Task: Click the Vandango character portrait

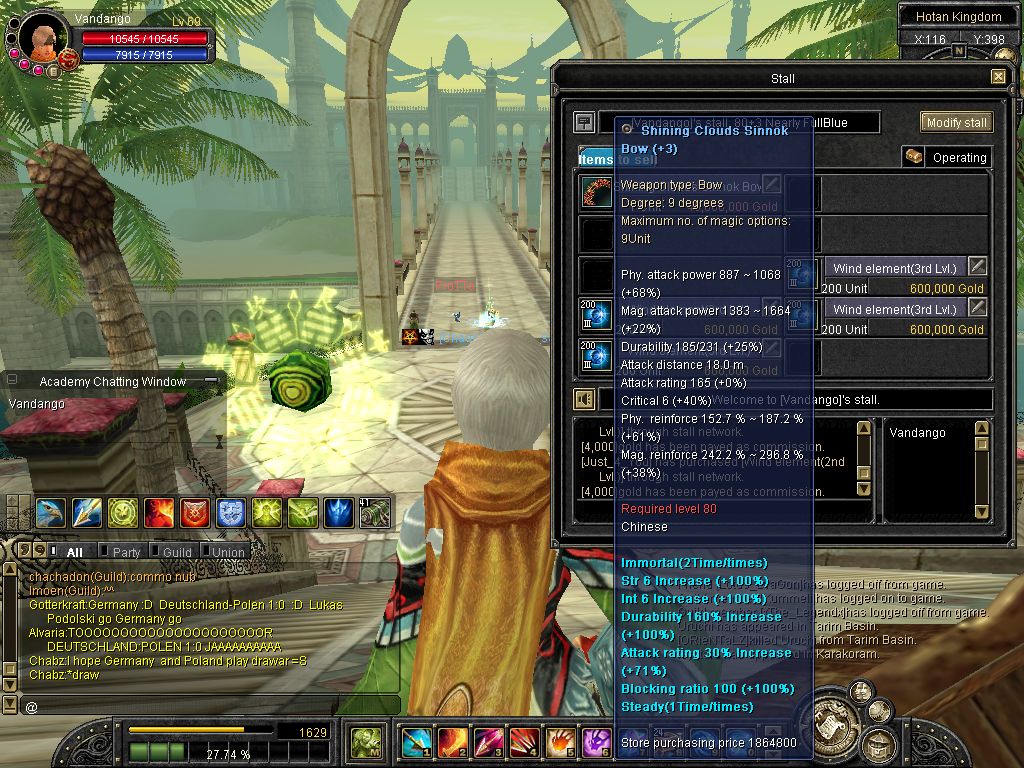Action: point(40,39)
